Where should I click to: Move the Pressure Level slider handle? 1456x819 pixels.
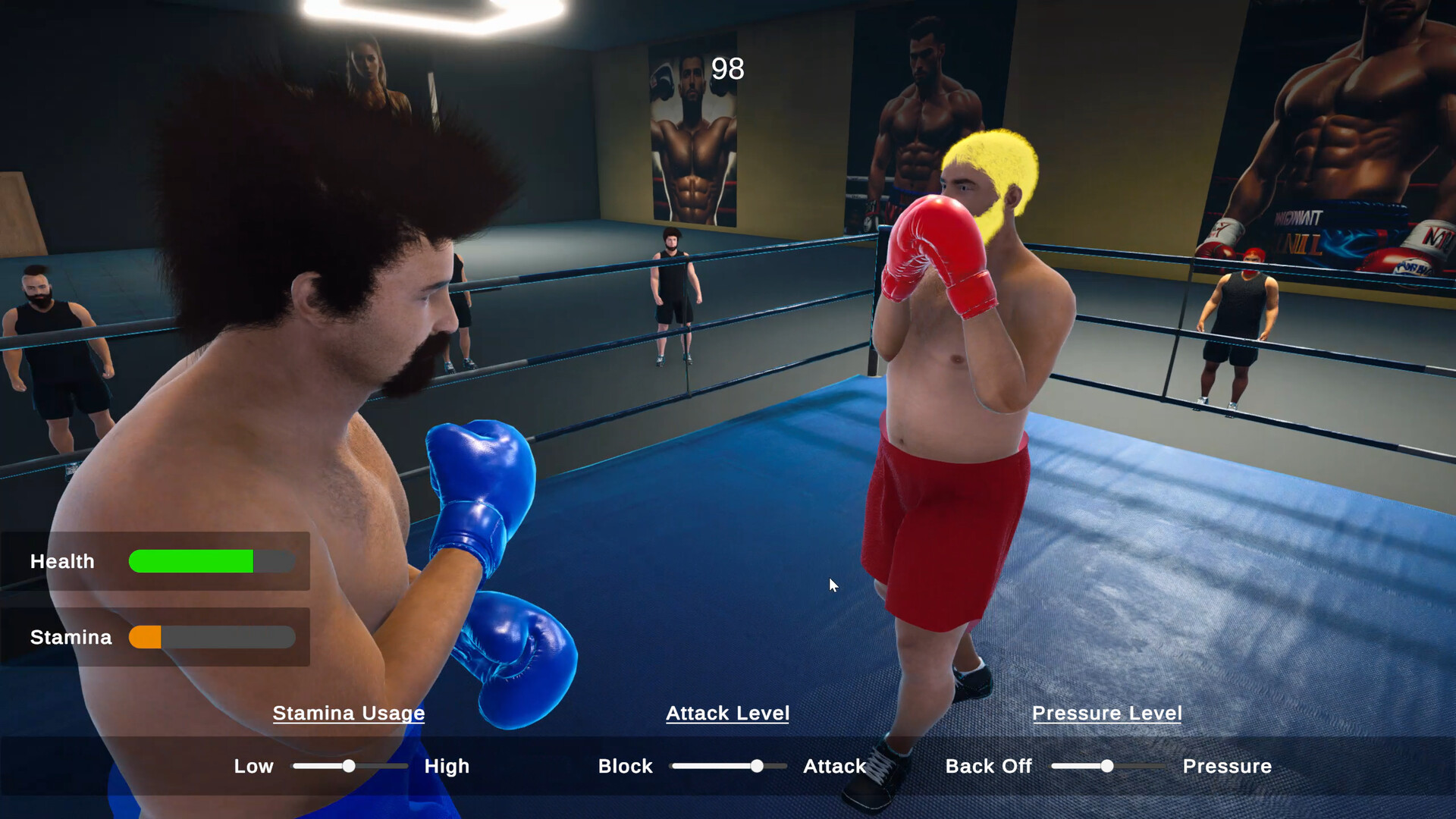(x=1106, y=767)
